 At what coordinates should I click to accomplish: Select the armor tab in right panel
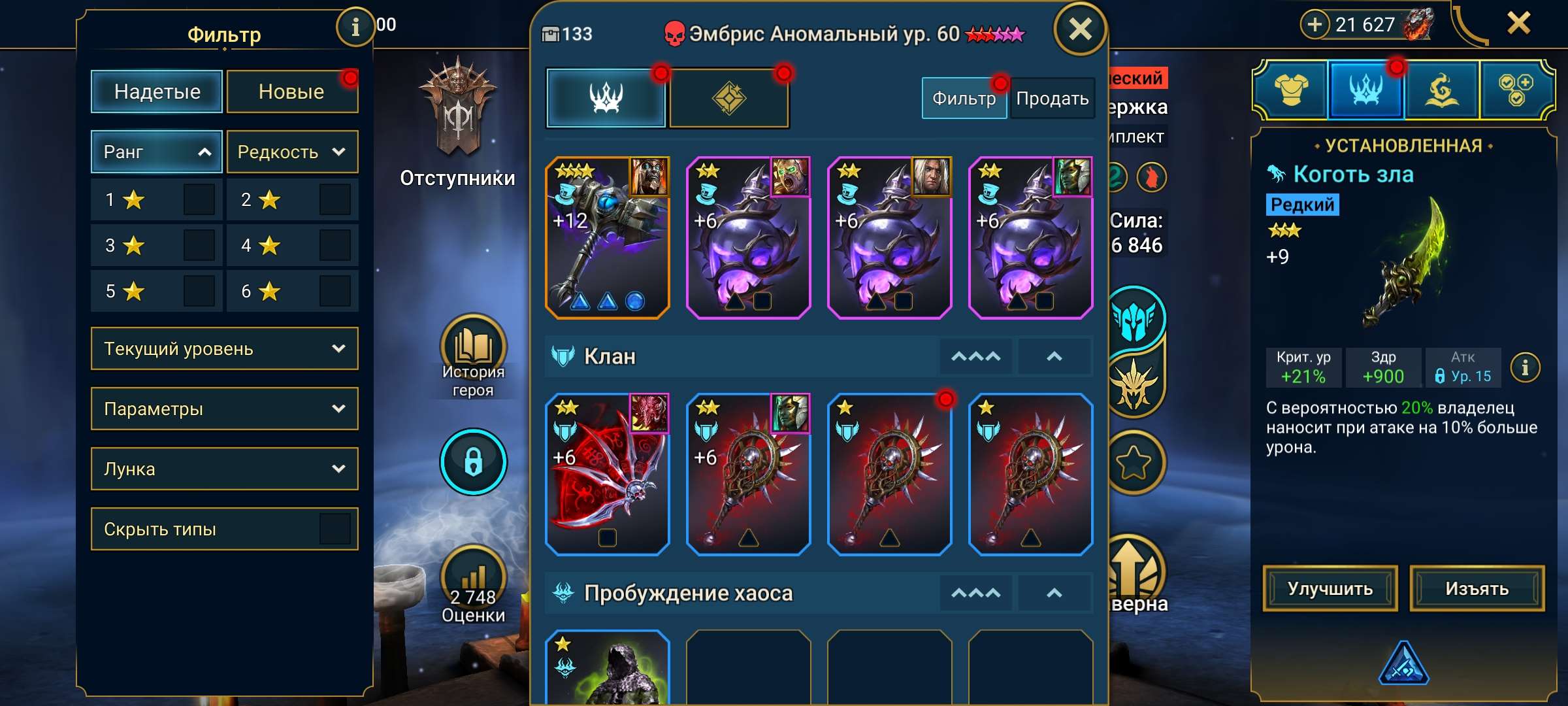(x=1290, y=90)
